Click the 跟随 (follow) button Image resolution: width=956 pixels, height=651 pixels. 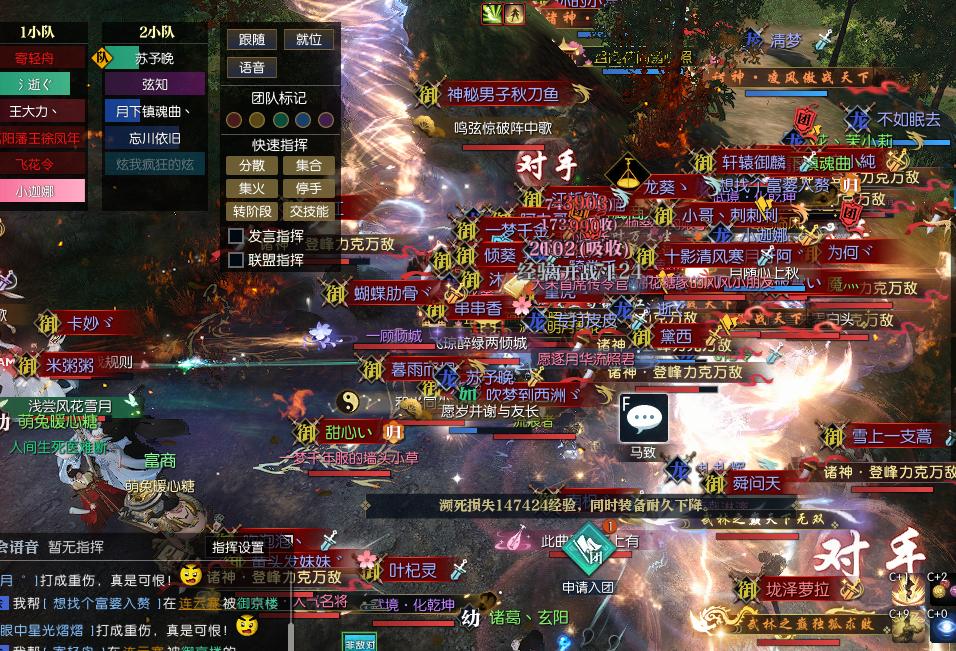252,40
